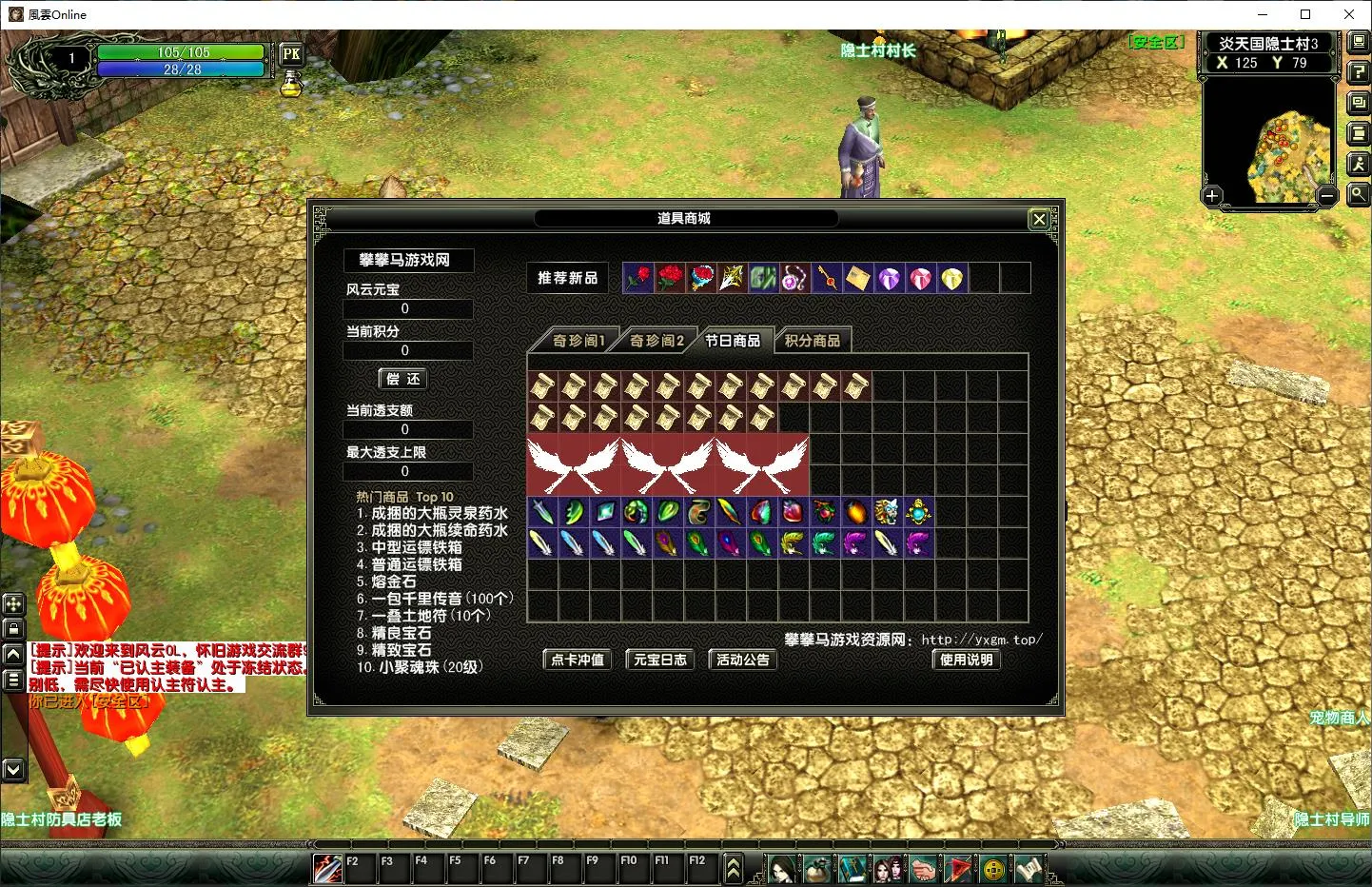Viewport: 1372px width, 887px height.
Task: Select the 积分商品 points shop tab
Action: pos(813,340)
